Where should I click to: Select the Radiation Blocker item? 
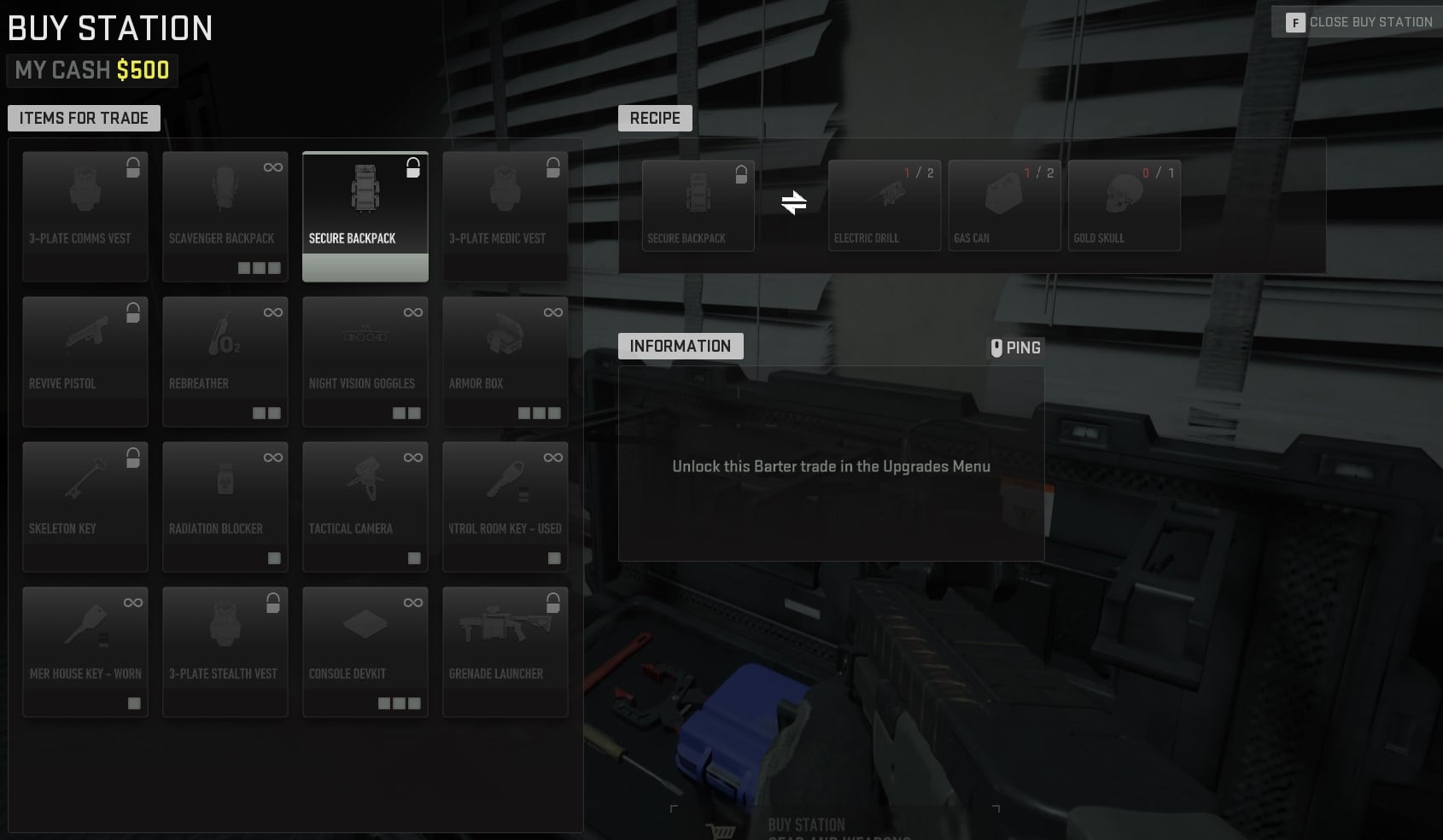(x=225, y=506)
